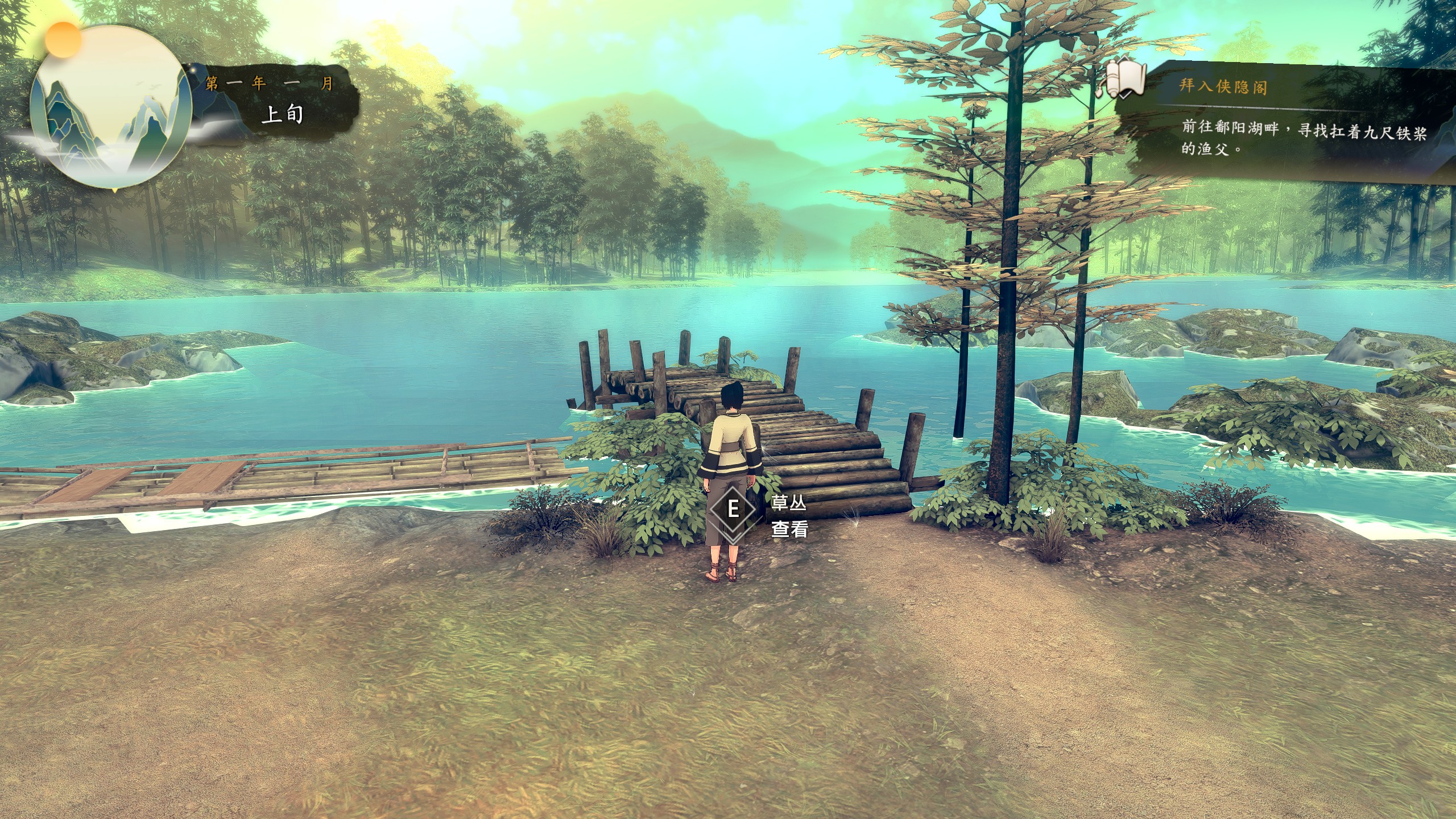Select the 拜入侠隐阁 quest tracker

1223,86
